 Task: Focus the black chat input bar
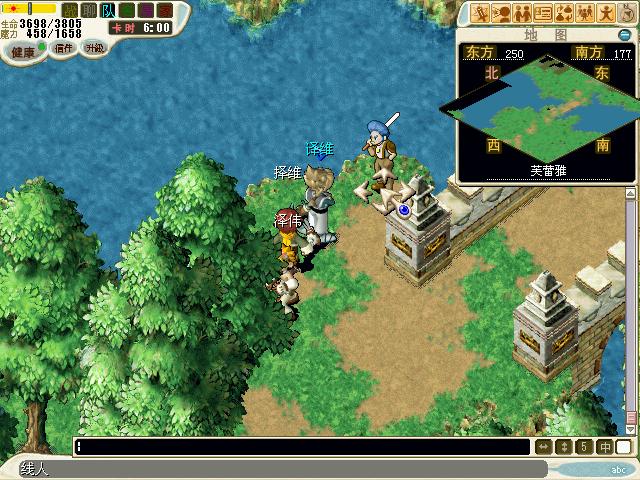[300, 446]
